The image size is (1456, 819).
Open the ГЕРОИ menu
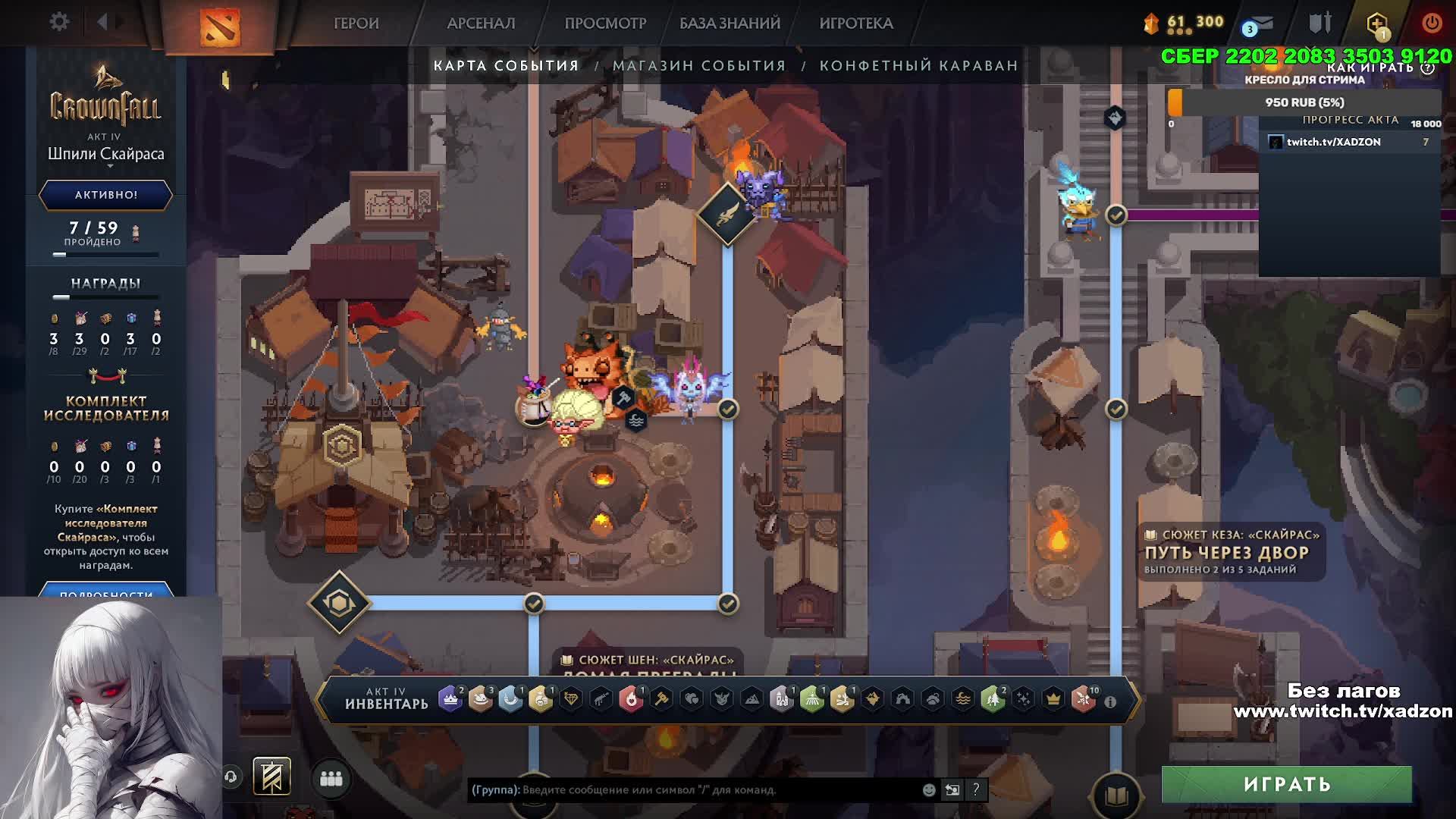[356, 24]
